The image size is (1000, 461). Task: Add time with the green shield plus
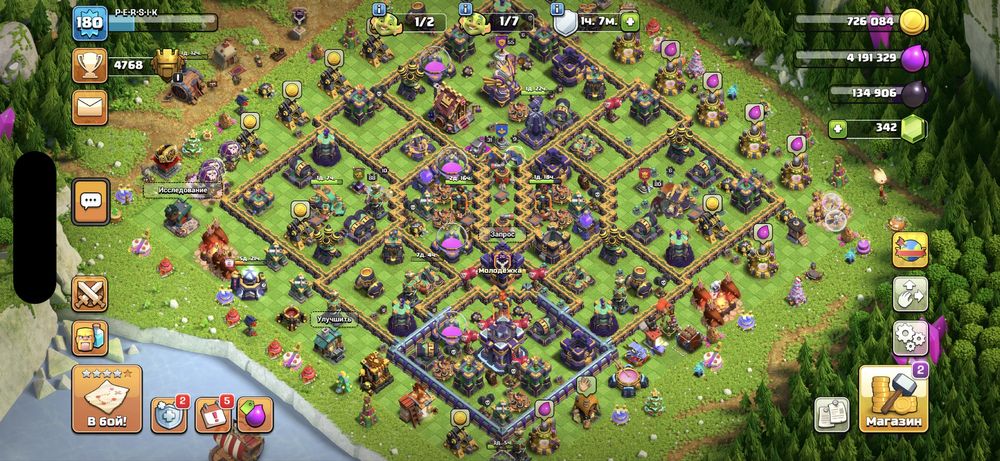pos(629,21)
